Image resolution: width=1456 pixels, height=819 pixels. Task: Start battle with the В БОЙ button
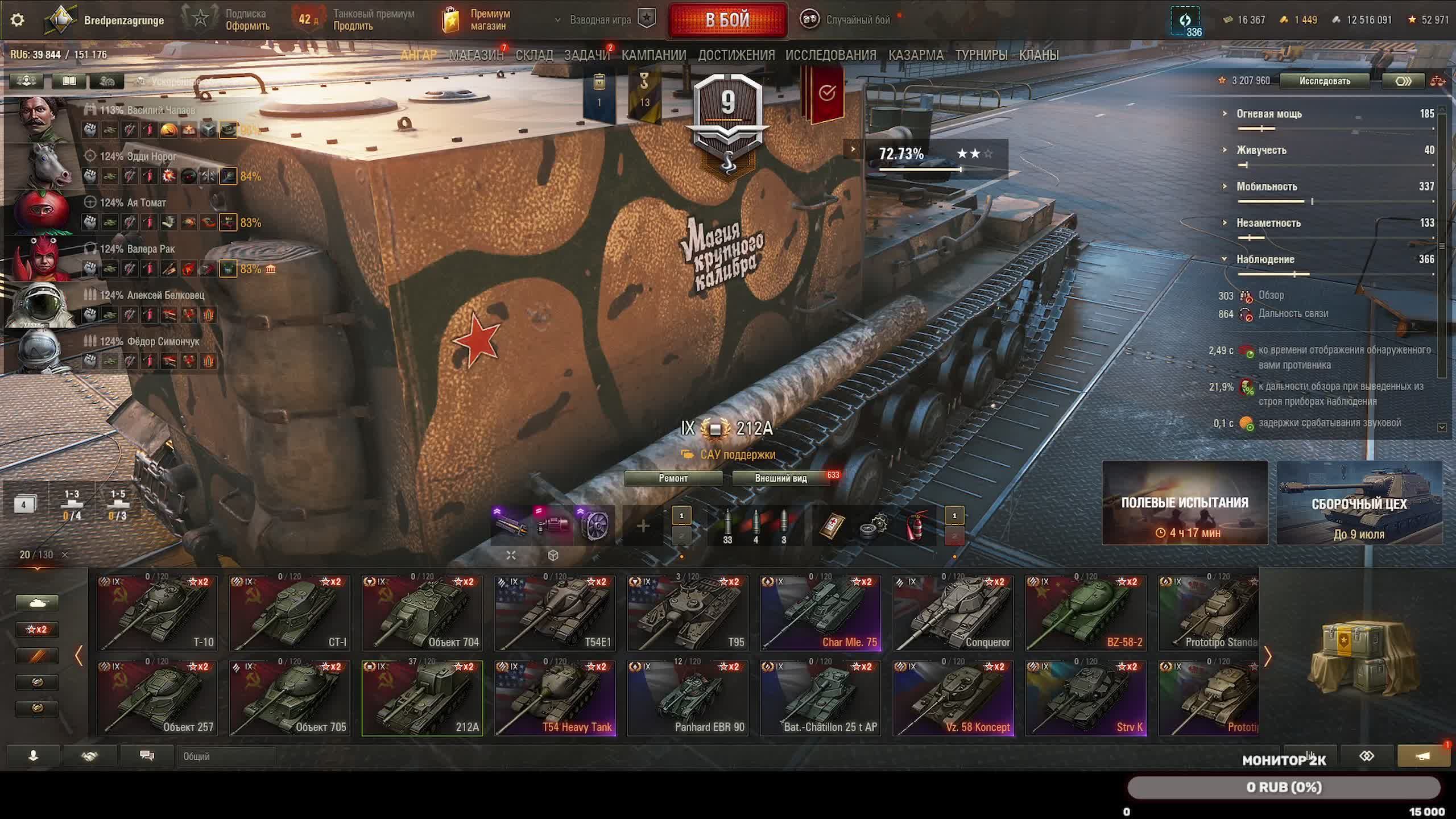click(x=727, y=20)
